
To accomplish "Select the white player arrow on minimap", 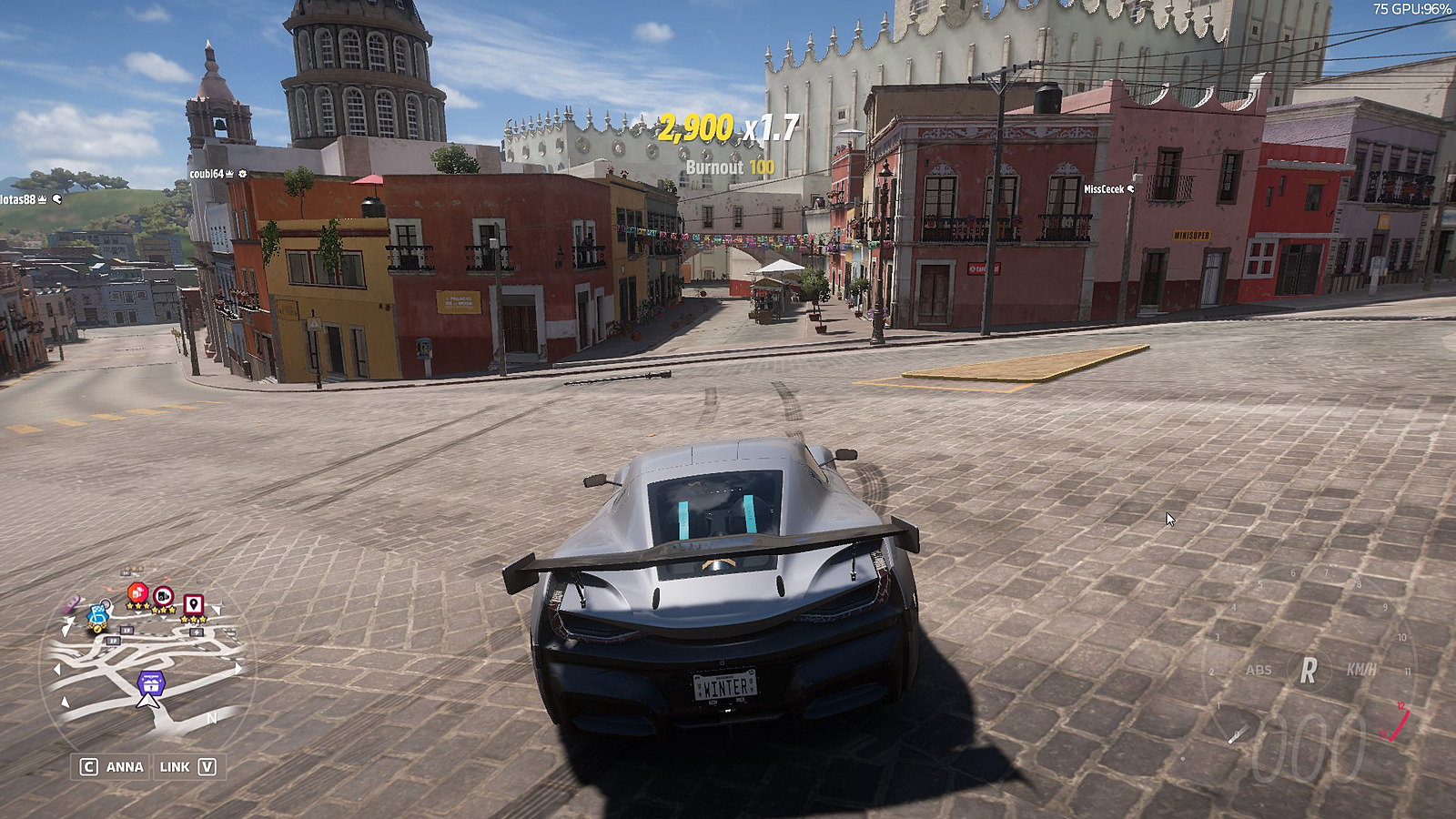I will 148,700.
